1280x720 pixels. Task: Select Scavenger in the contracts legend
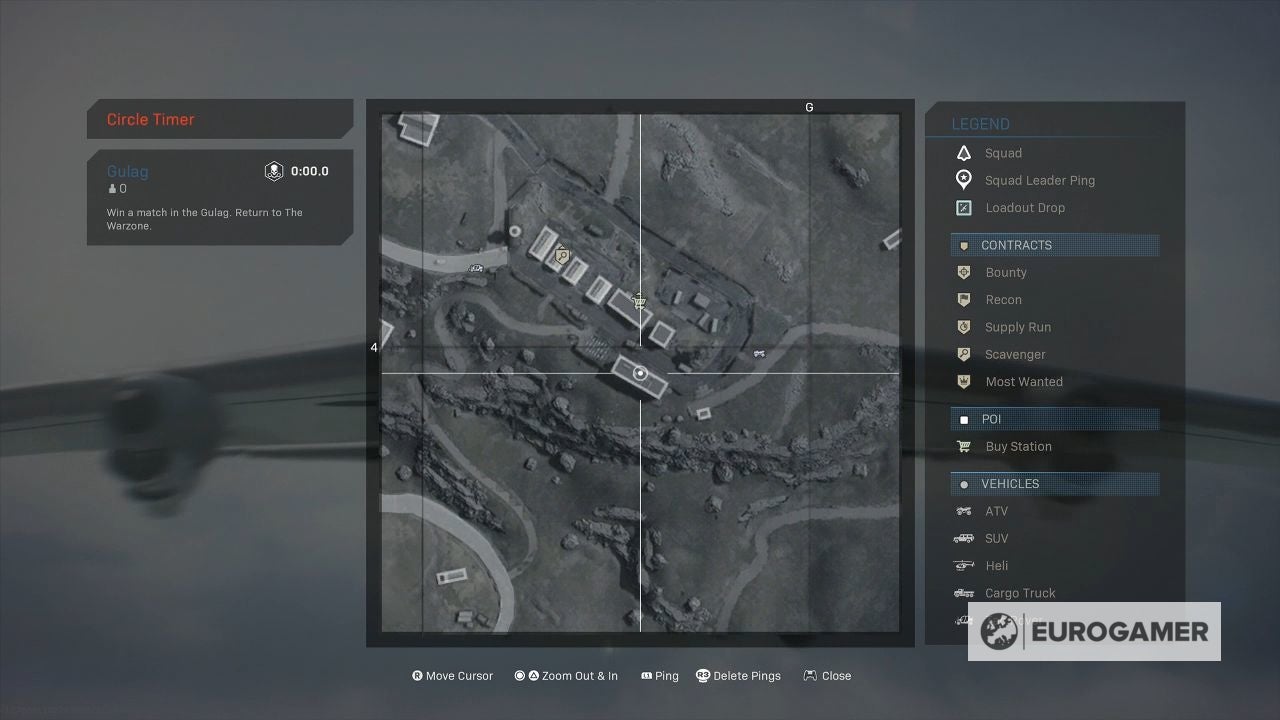point(1014,354)
